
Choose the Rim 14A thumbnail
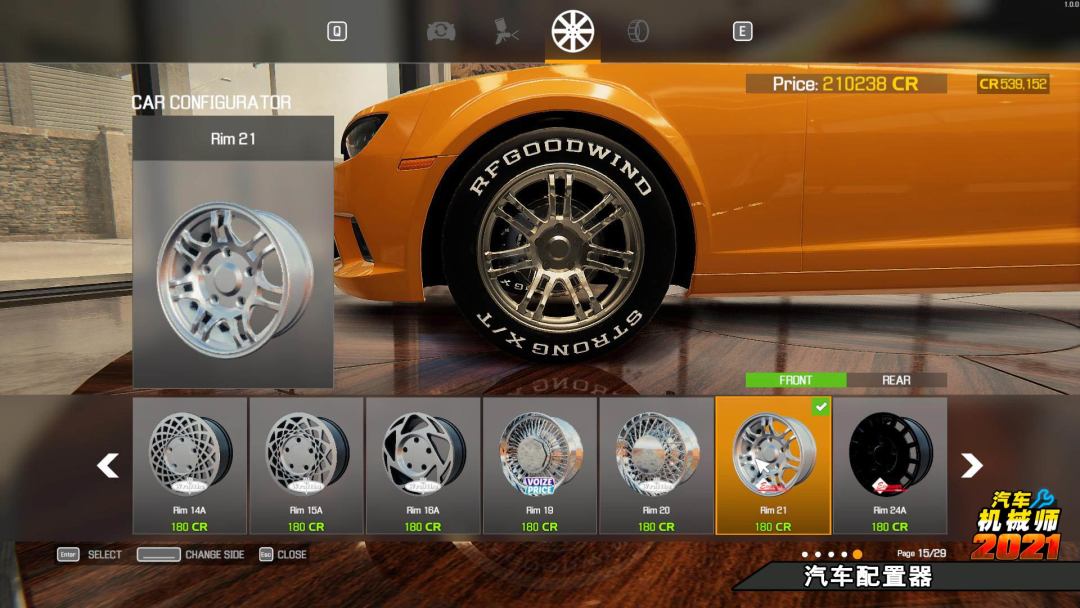190,465
